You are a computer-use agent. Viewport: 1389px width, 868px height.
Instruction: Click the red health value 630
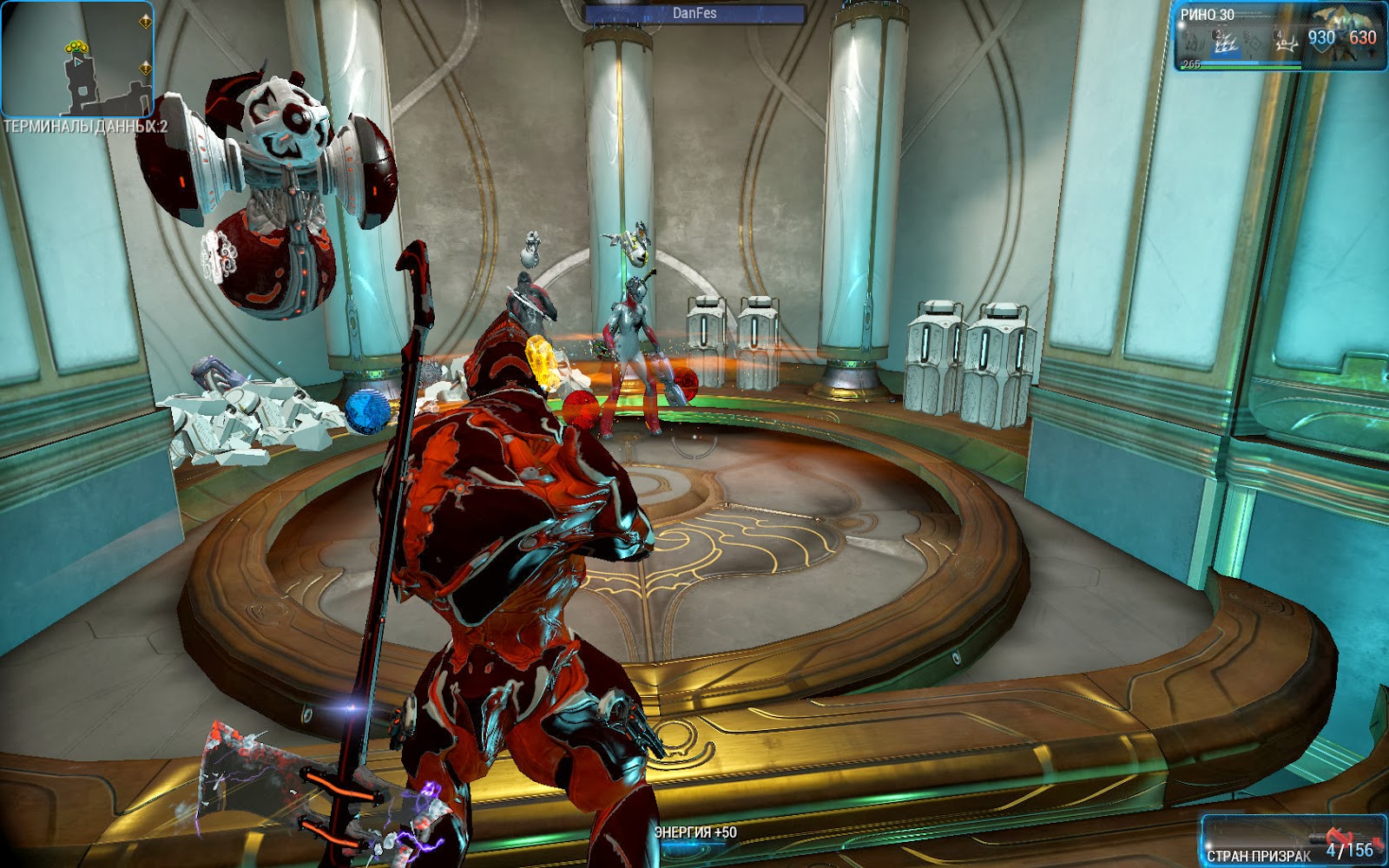[1362, 38]
